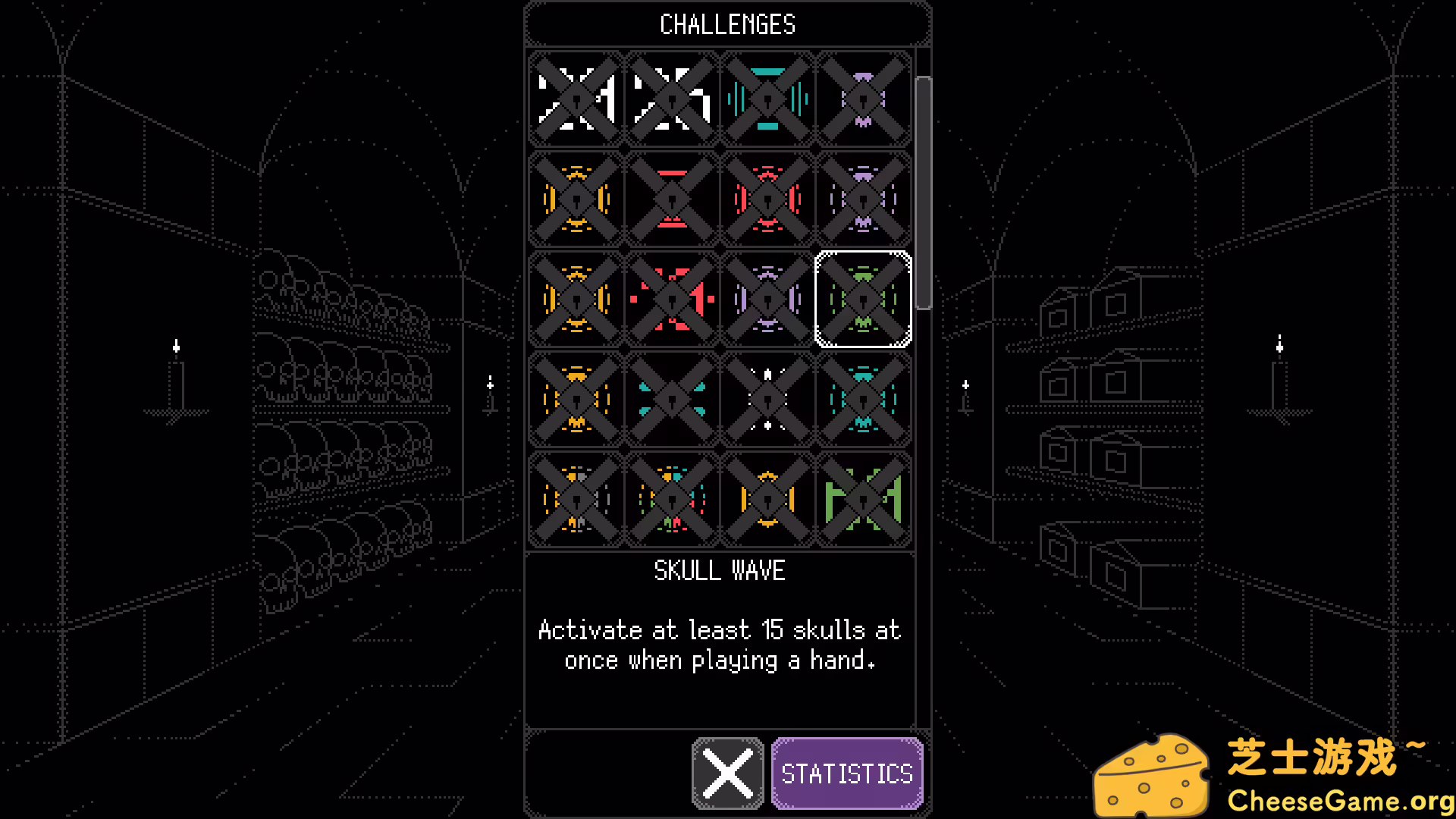Select the white challenge in the fourth row
1456x819 pixels.
pyautogui.click(x=767, y=400)
